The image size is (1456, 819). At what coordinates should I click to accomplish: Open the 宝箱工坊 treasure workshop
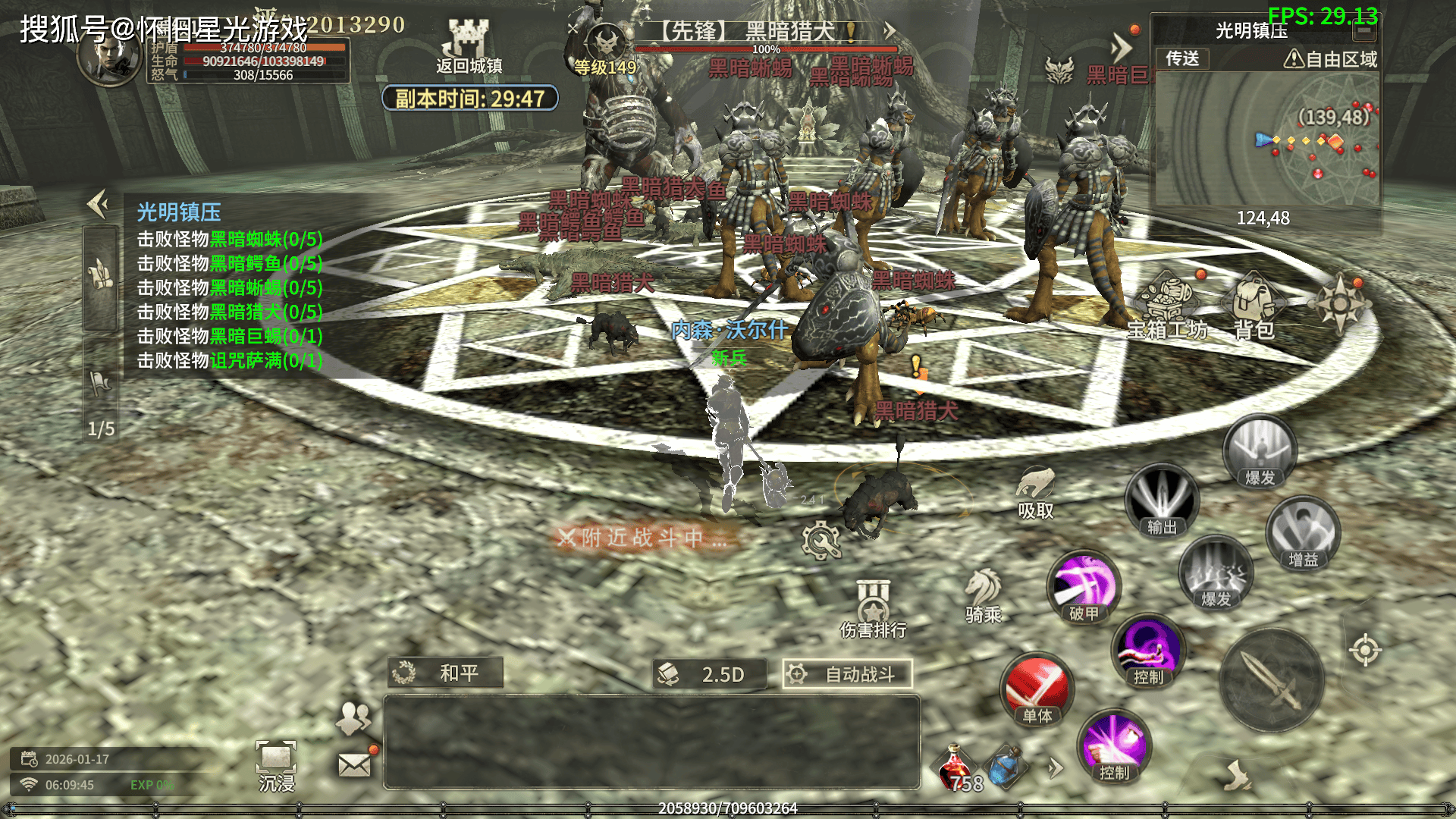pyautogui.click(x=1168, y=307)
